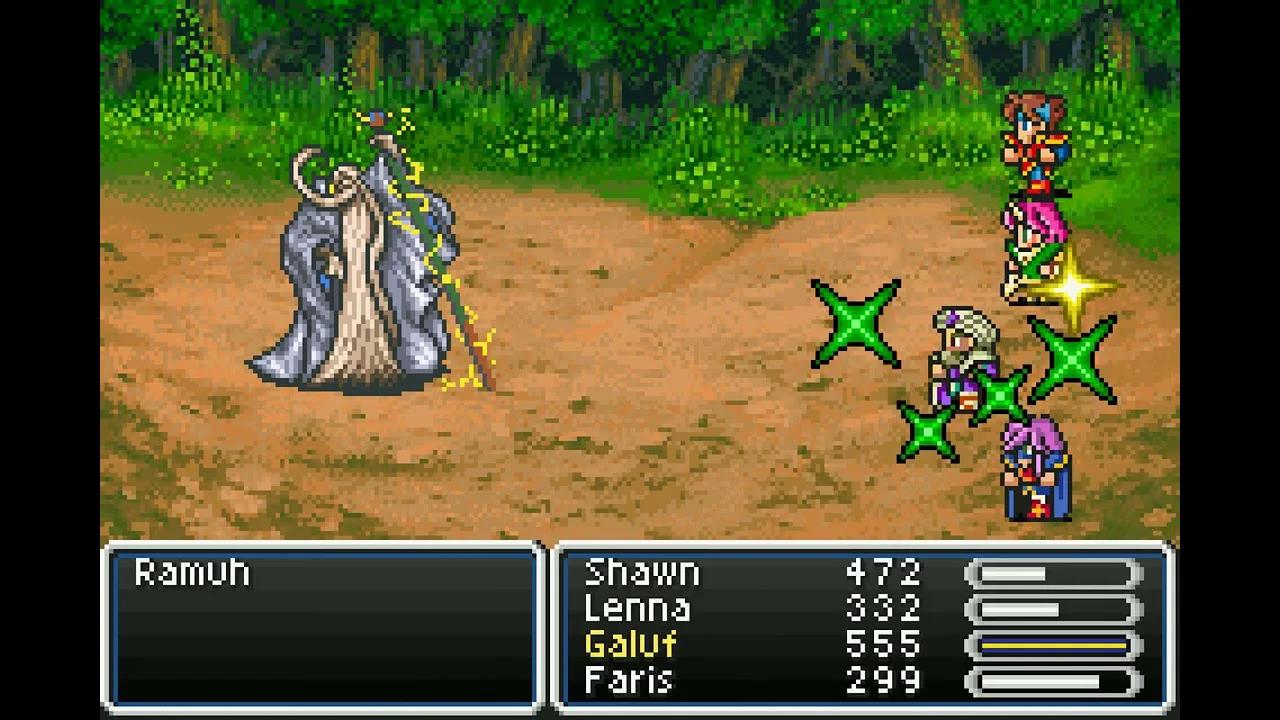Click Shawn's HP value 472
Screen dimensions: 1280x720
tap(885, 572)
